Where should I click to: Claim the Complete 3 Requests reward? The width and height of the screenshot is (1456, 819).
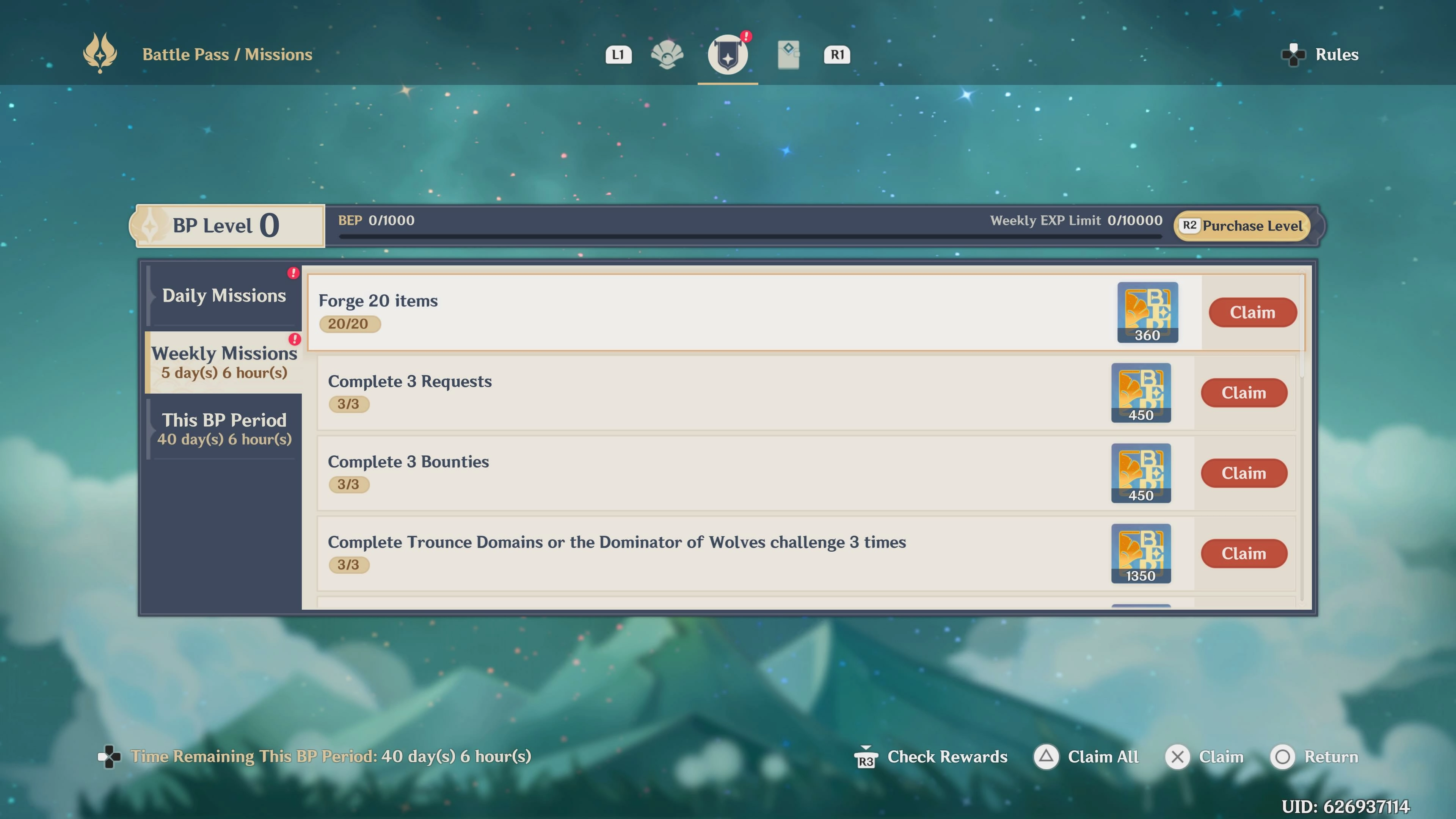[1244, 393]
